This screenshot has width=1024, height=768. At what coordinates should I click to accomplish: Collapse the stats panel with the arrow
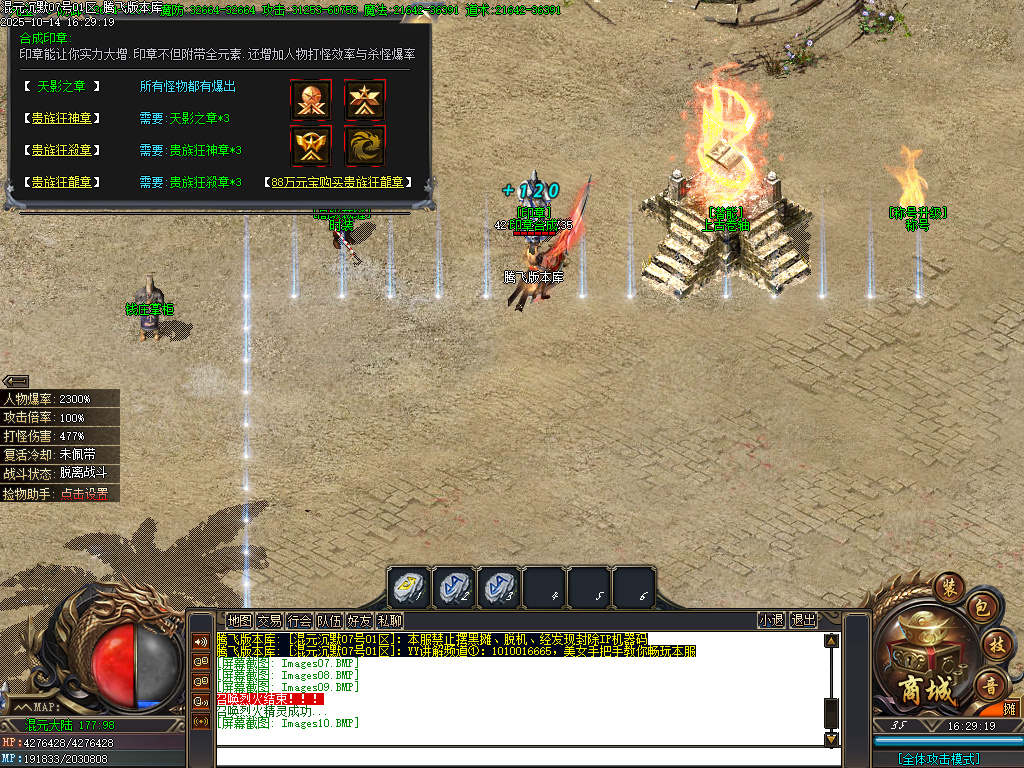point(15,381)
